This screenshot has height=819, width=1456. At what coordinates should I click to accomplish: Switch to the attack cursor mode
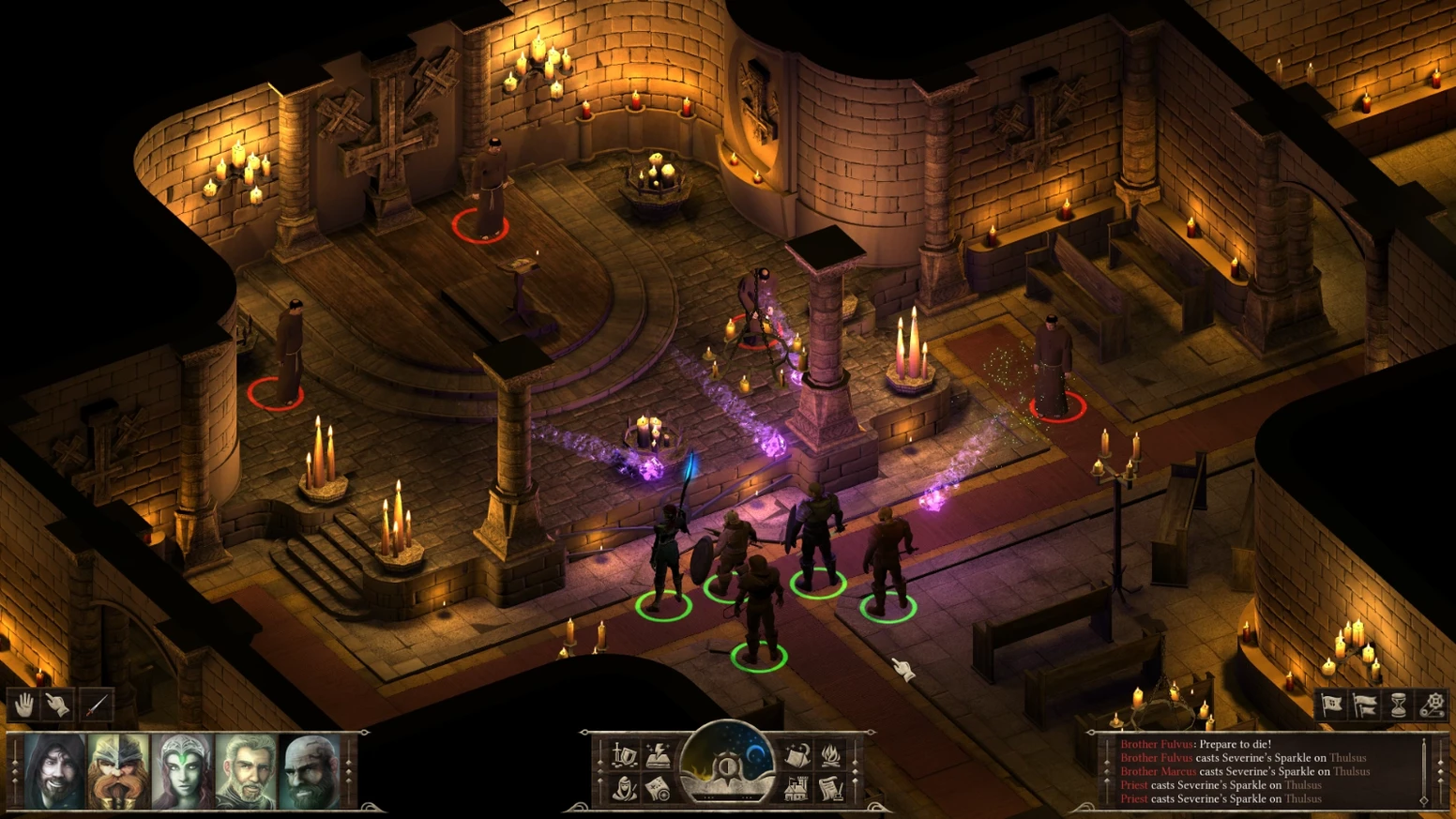[95, 705]
